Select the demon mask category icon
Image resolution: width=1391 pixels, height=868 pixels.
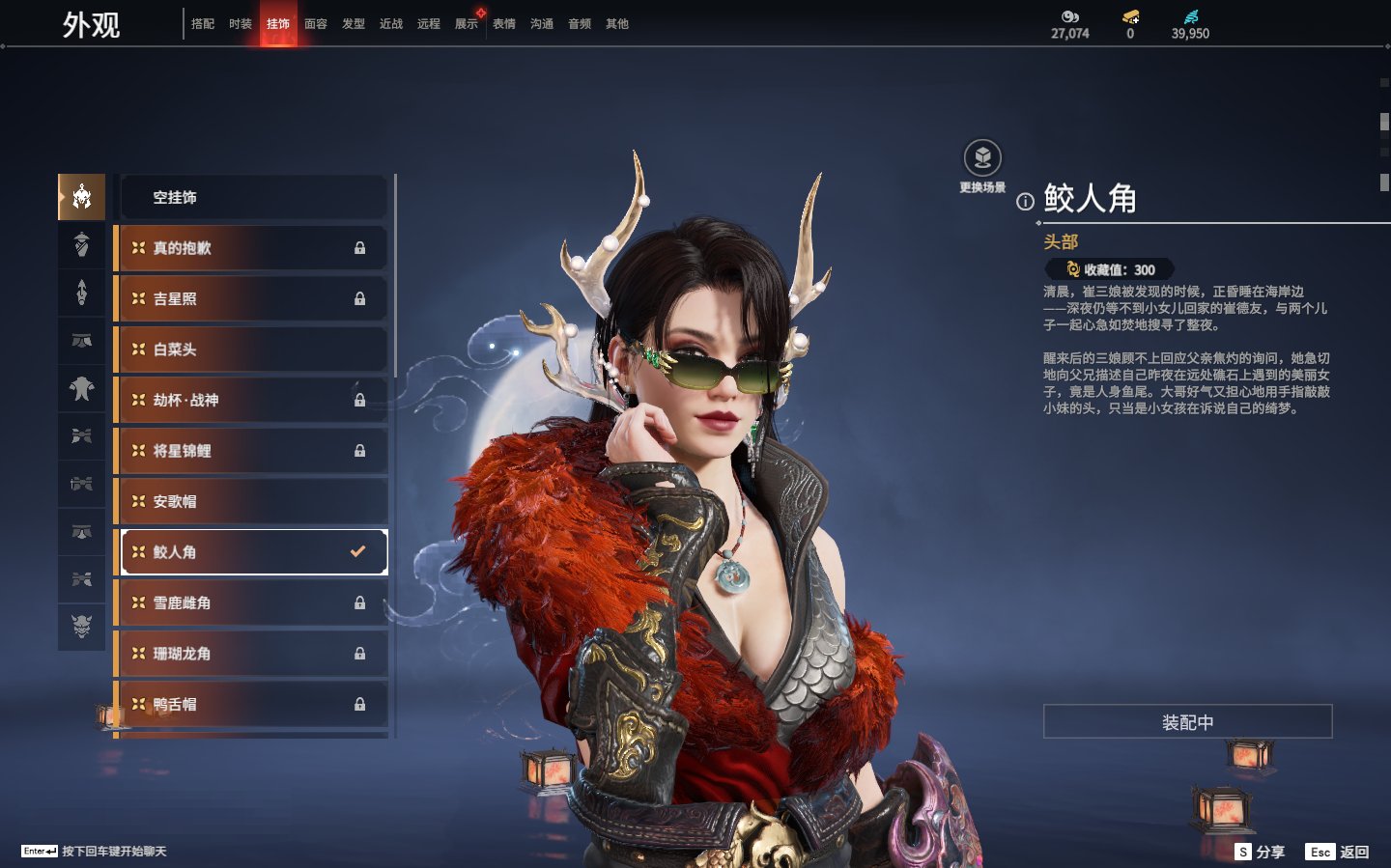pos(82,627)
